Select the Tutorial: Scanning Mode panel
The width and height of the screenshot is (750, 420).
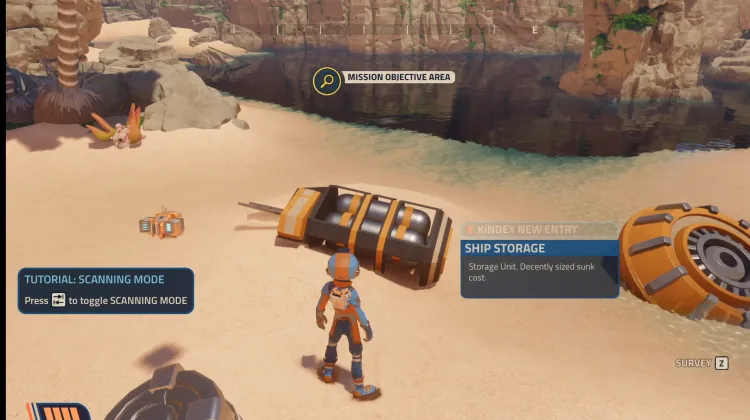click(106, 290)
